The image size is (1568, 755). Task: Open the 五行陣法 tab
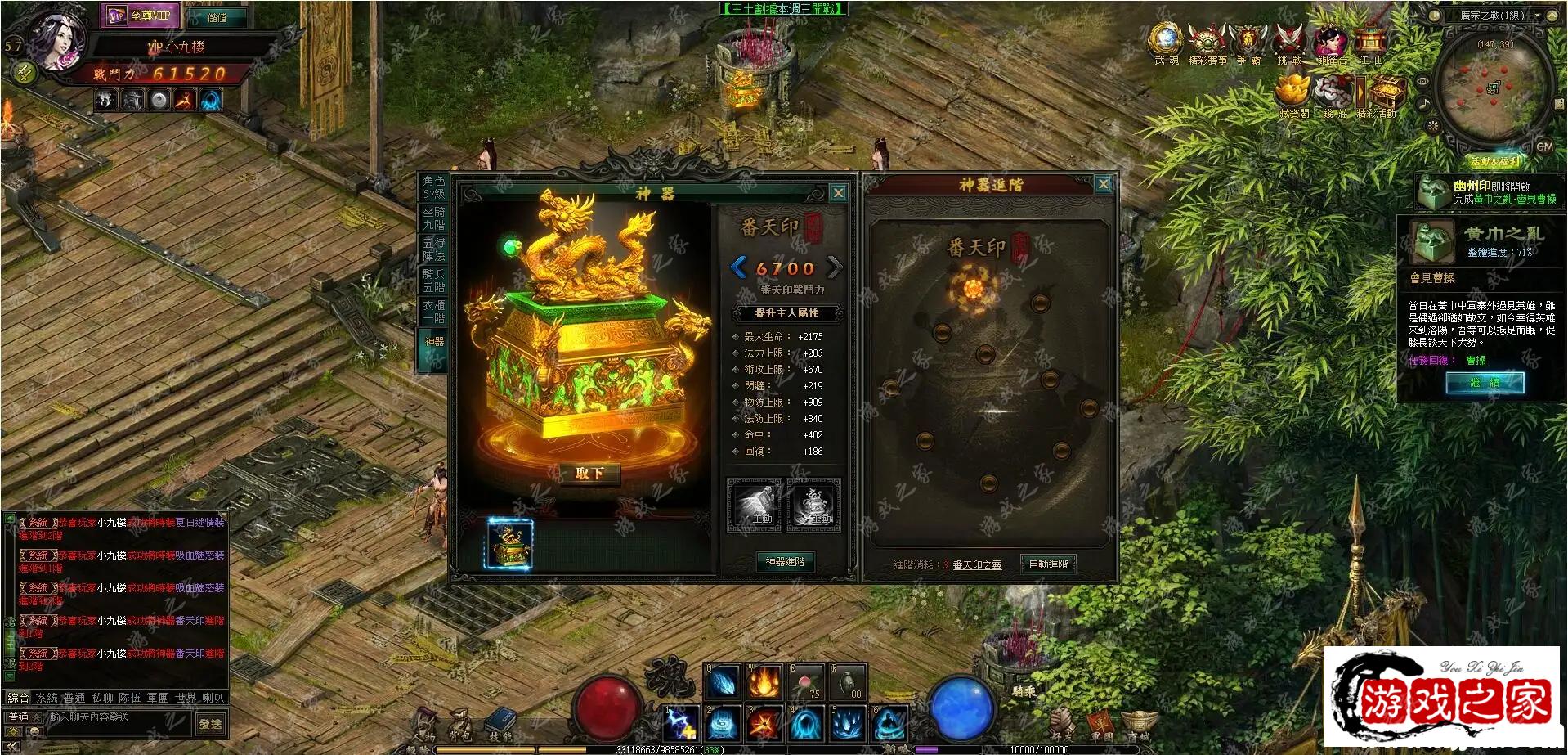(x=434, y=249)
